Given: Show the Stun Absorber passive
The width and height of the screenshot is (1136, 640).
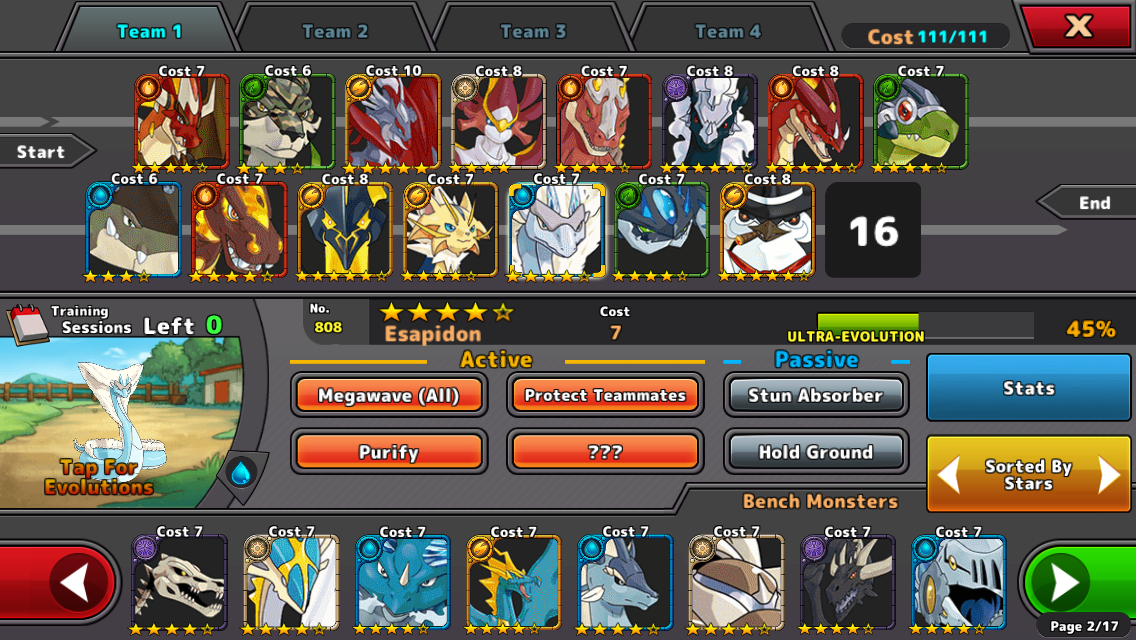Looking at the screenshot, I should pyautogui.click(x=815, y=395).
